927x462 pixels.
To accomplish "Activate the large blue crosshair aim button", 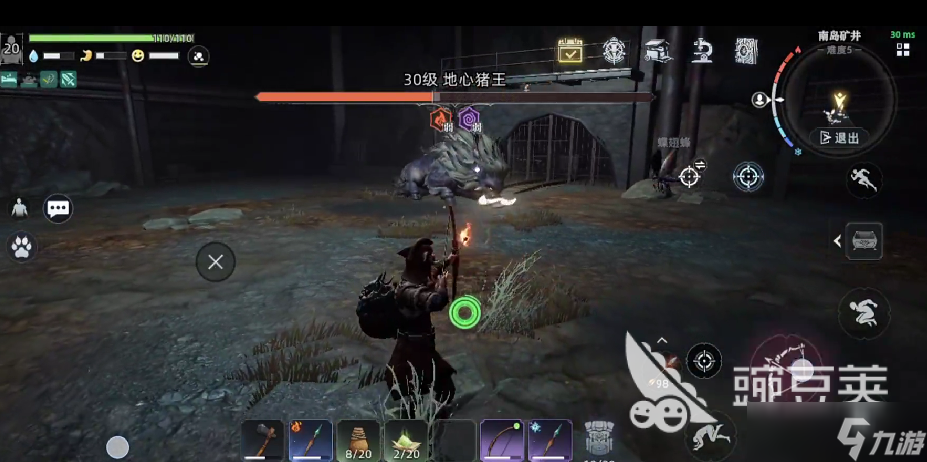I will (x=748, y=177).
